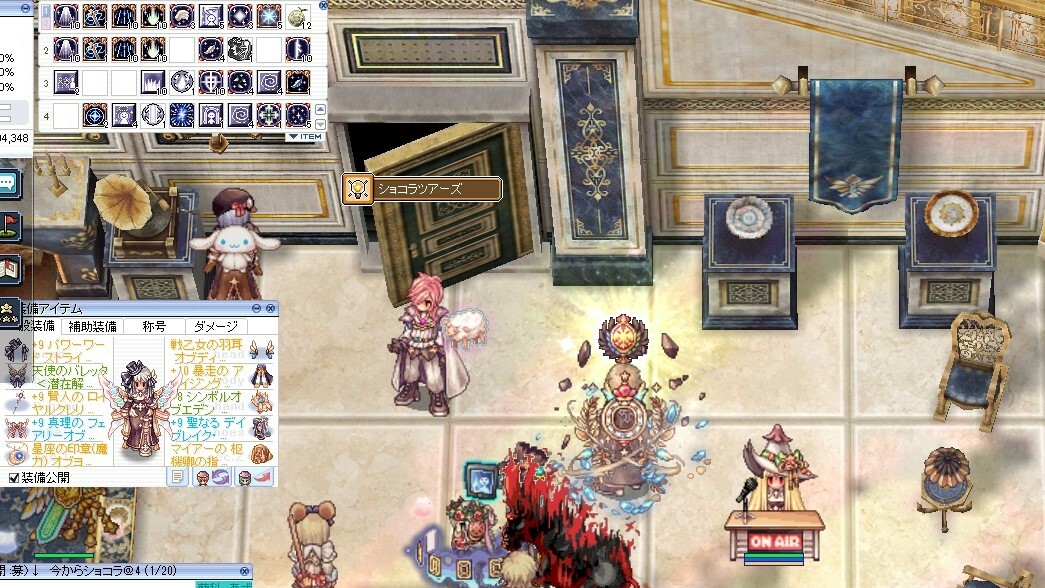Image resolution: width=1045 pixels, height=588 pixels.
Task: Open the book icon on left sidebar
Action: pos(9,268)
